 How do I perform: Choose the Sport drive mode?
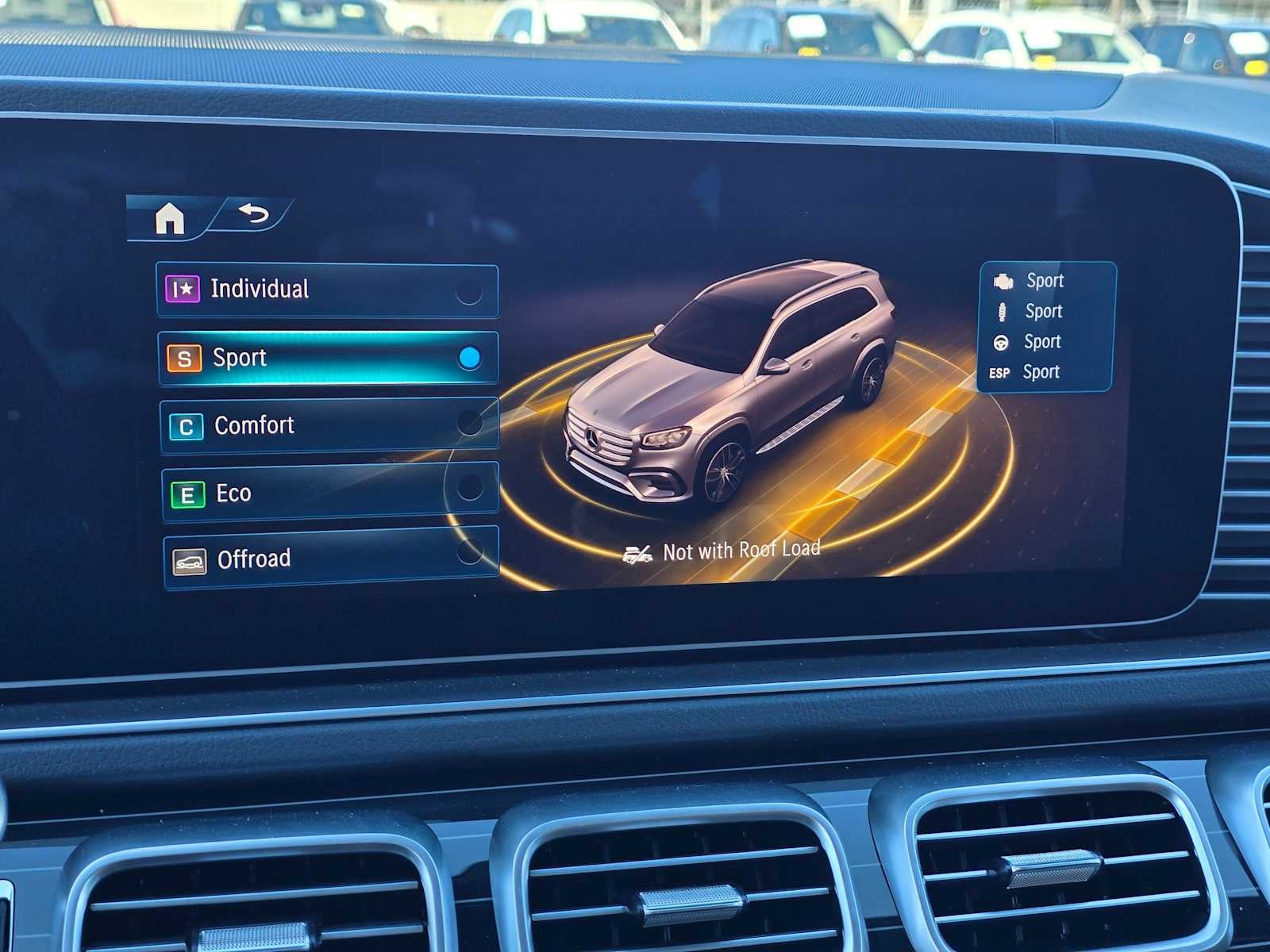click(x=325, y=358)
